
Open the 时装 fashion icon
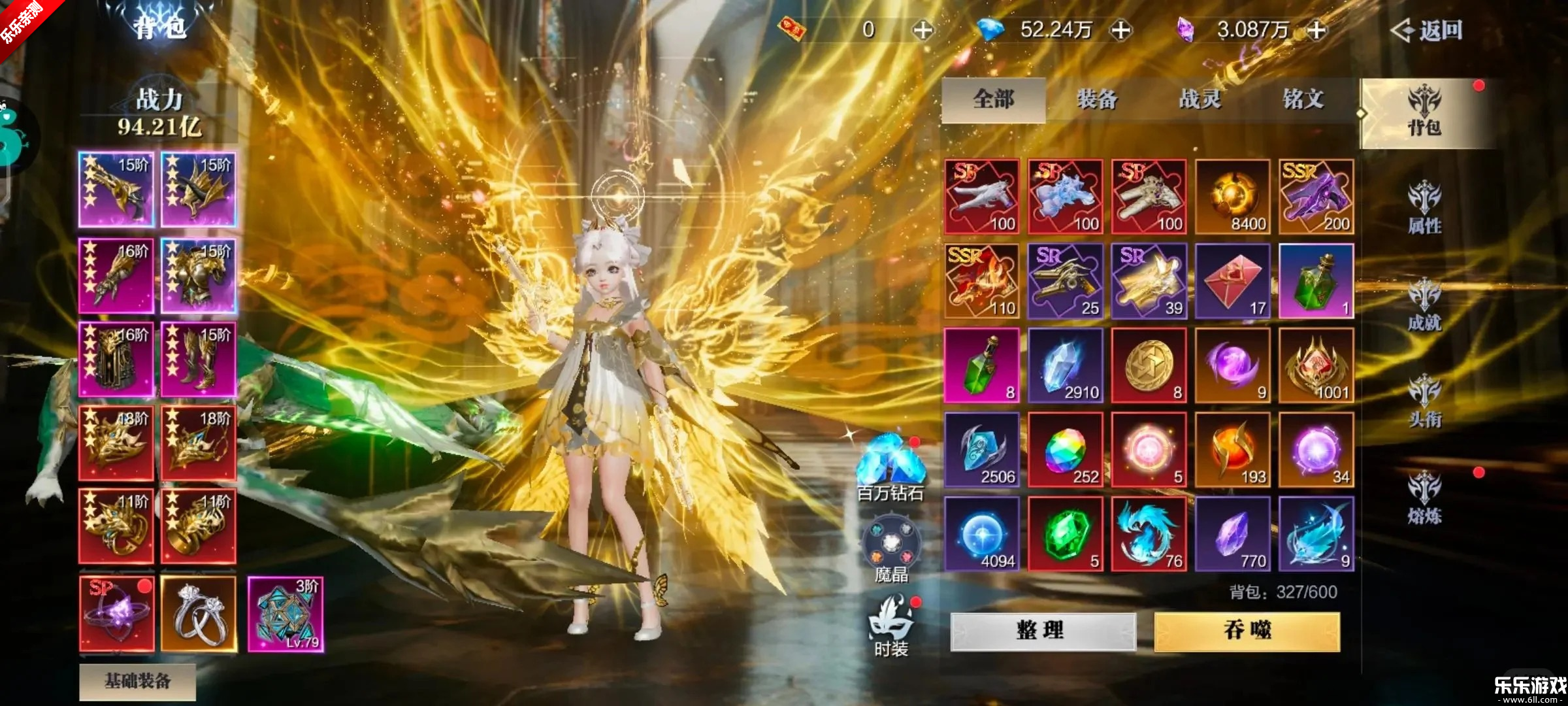(890, 625)
